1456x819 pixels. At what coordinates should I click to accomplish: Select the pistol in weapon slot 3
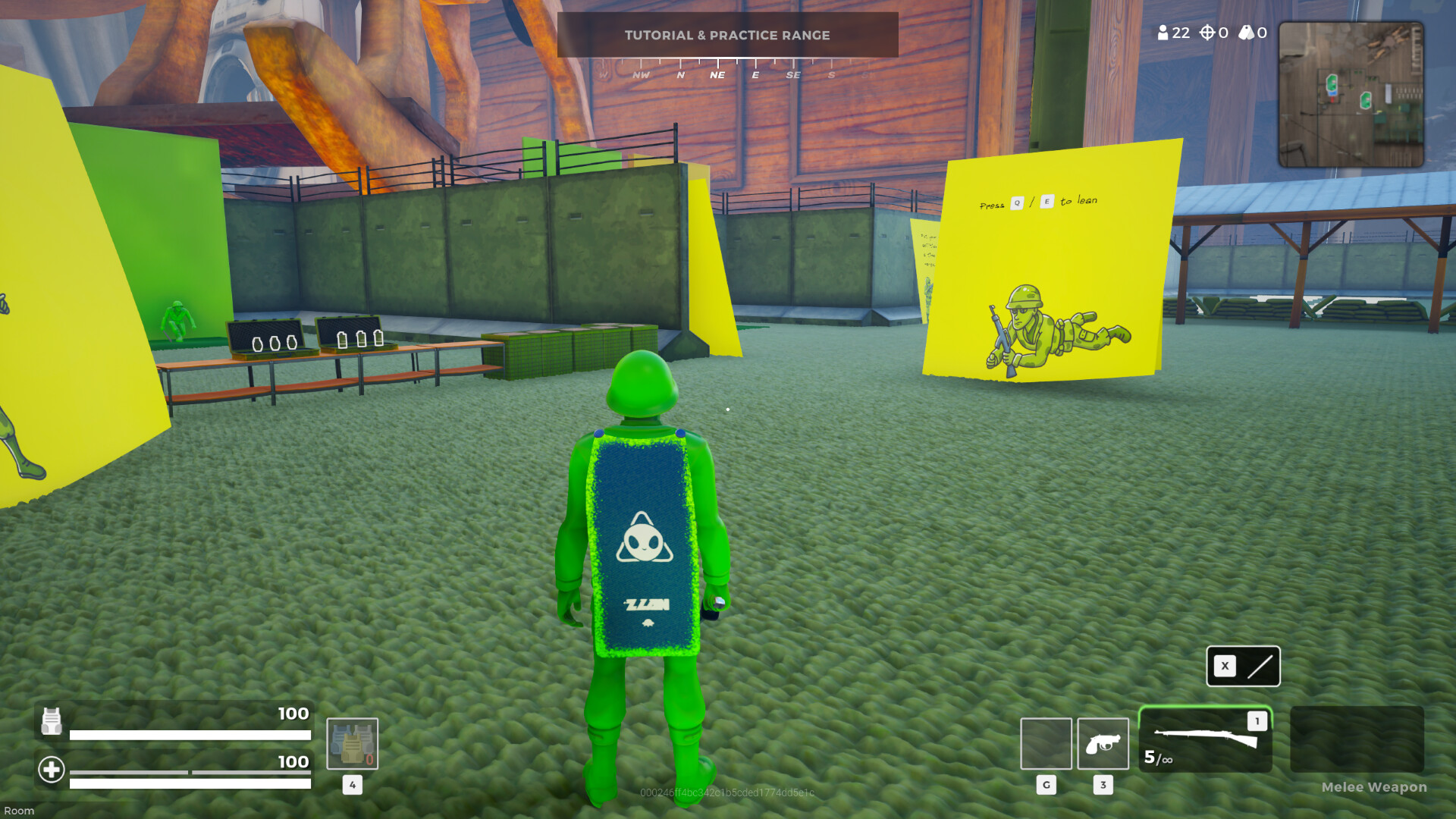[1103, 743]
